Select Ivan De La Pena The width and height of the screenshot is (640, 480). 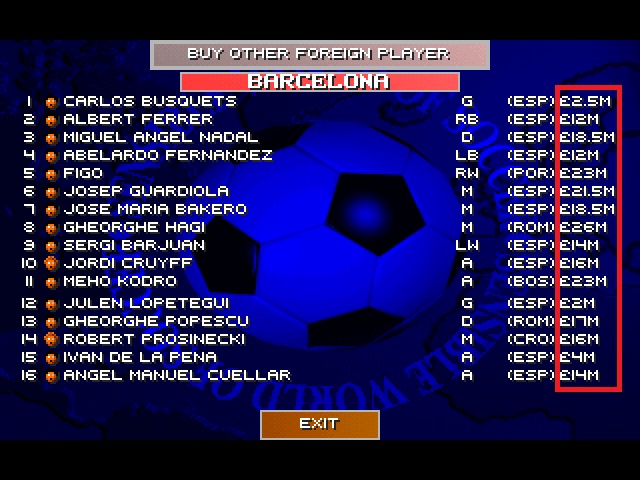[140, 357]
